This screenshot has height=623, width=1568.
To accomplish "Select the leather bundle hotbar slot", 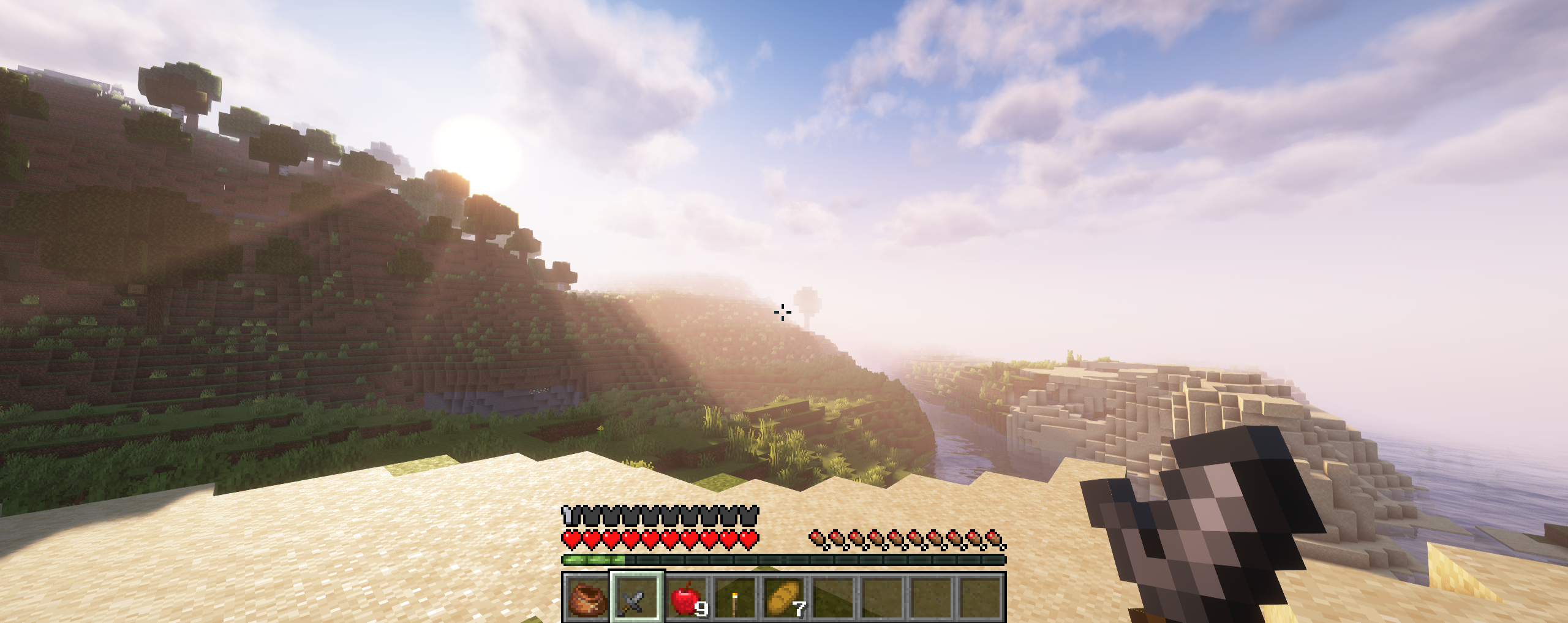I will click(587, 597).
